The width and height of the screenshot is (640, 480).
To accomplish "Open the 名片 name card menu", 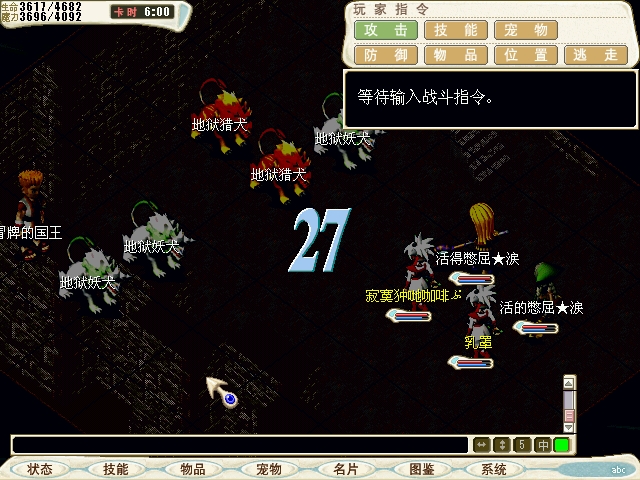I will (346, 469).
